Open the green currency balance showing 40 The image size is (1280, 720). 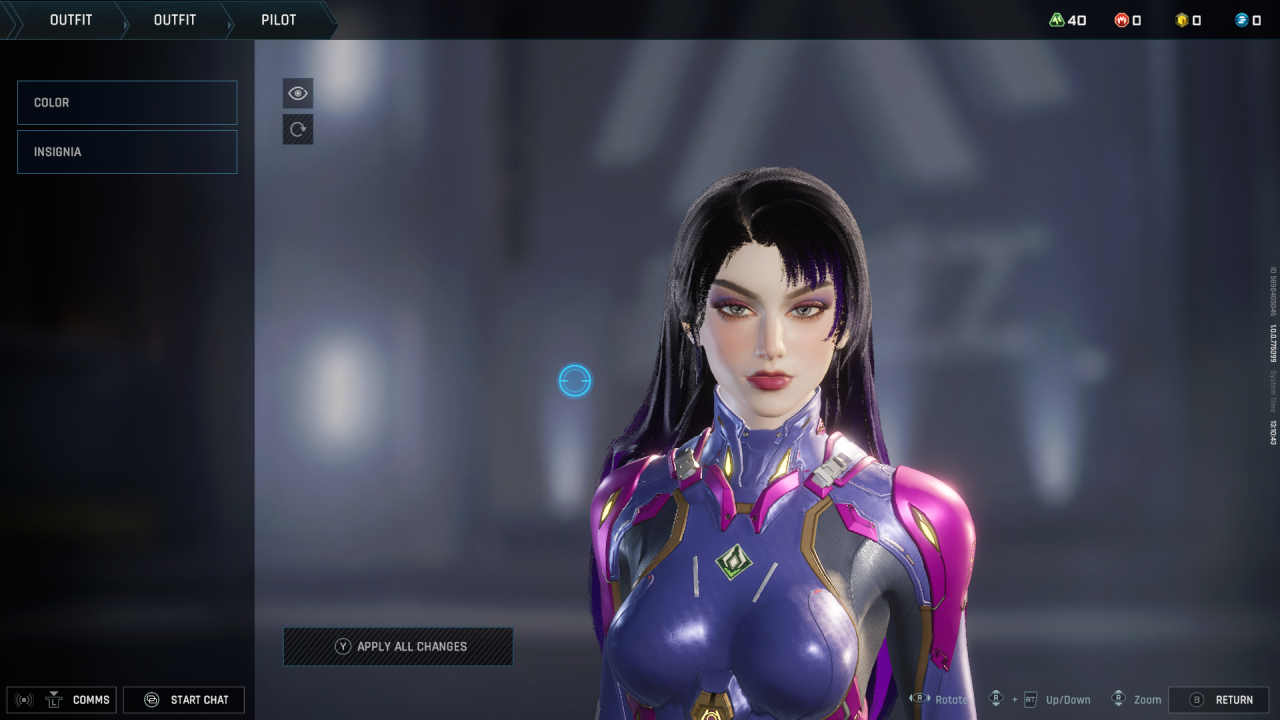(1067, 20)
